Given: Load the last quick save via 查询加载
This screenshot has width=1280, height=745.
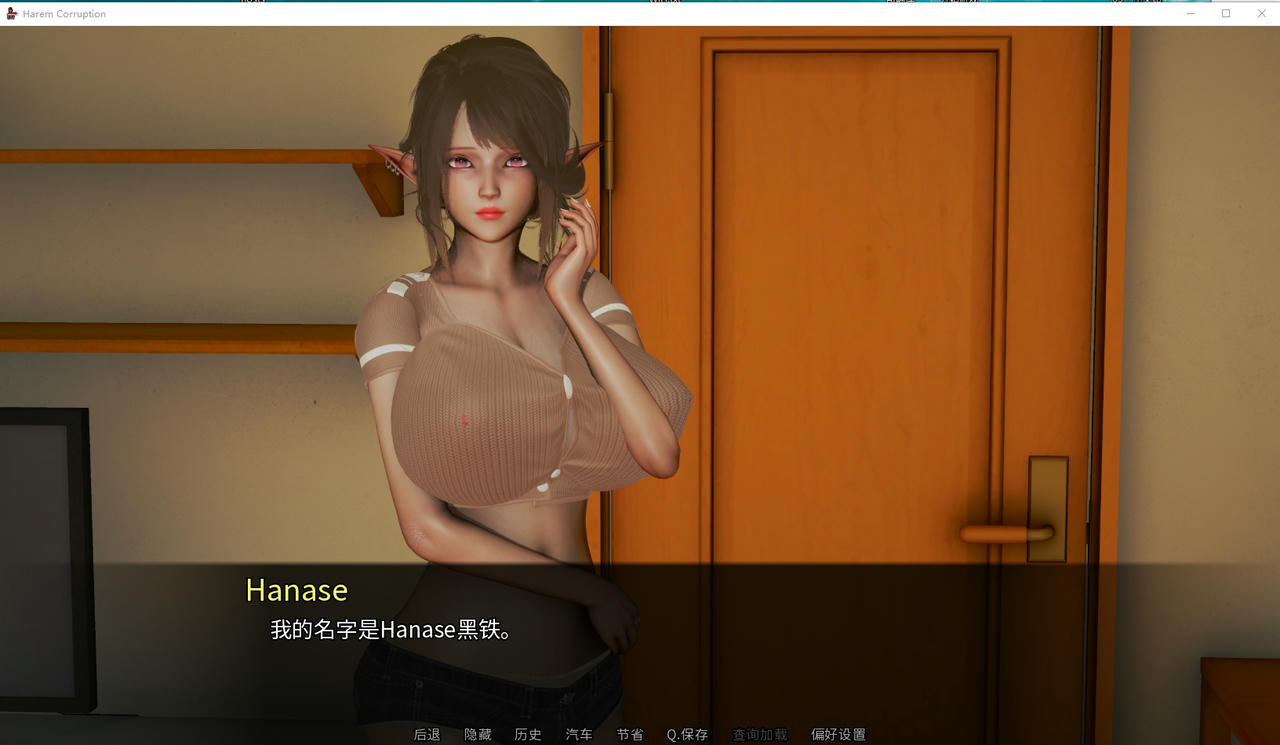Looking at the screenshot, I should [757, 734].
